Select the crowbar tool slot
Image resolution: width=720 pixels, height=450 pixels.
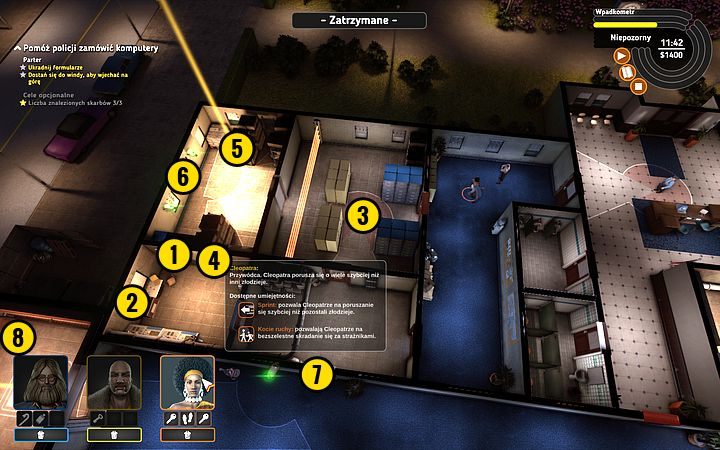[x=22, y=416]
